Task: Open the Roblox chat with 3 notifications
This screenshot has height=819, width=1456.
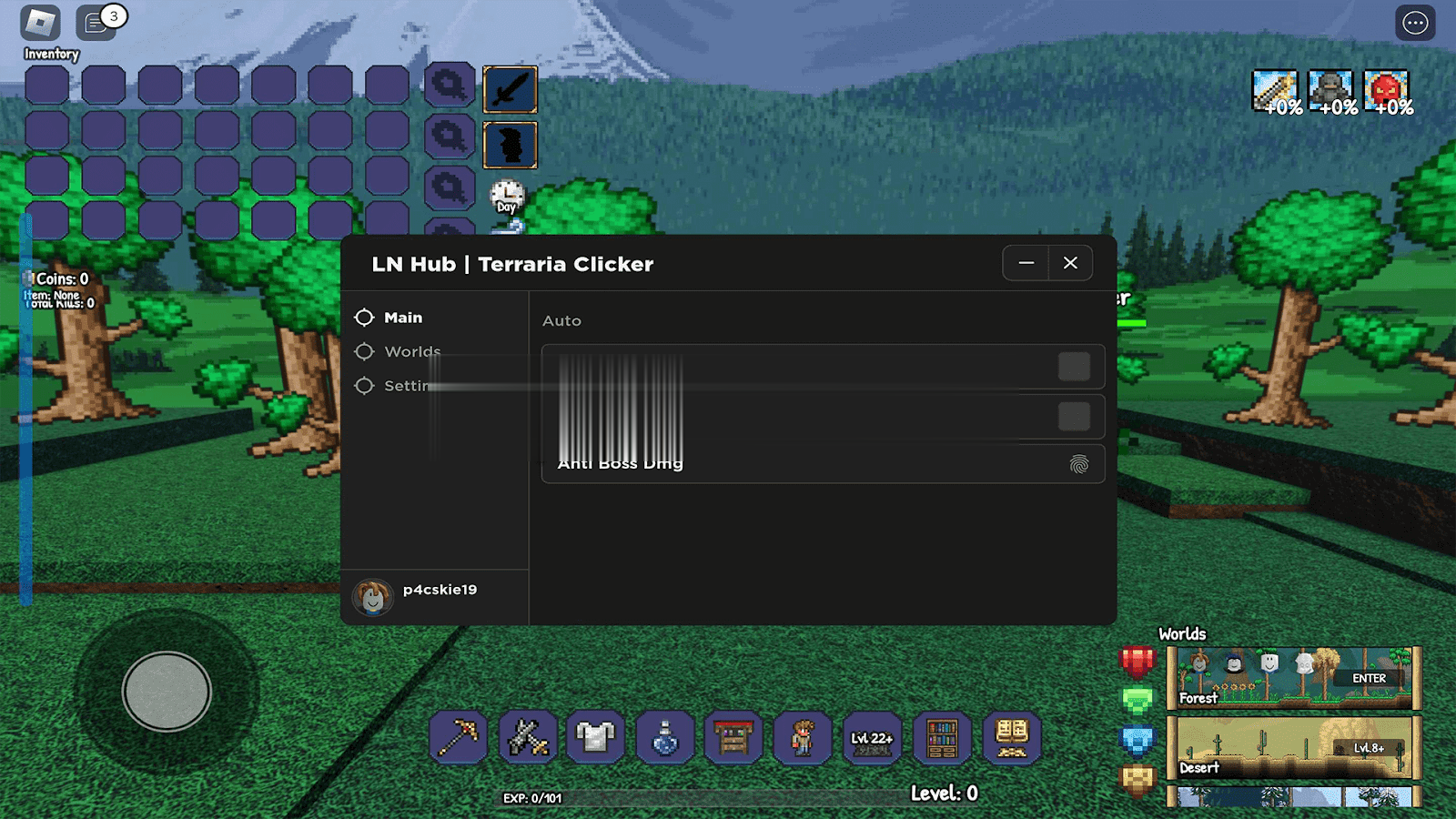Action: pos(96,23)
